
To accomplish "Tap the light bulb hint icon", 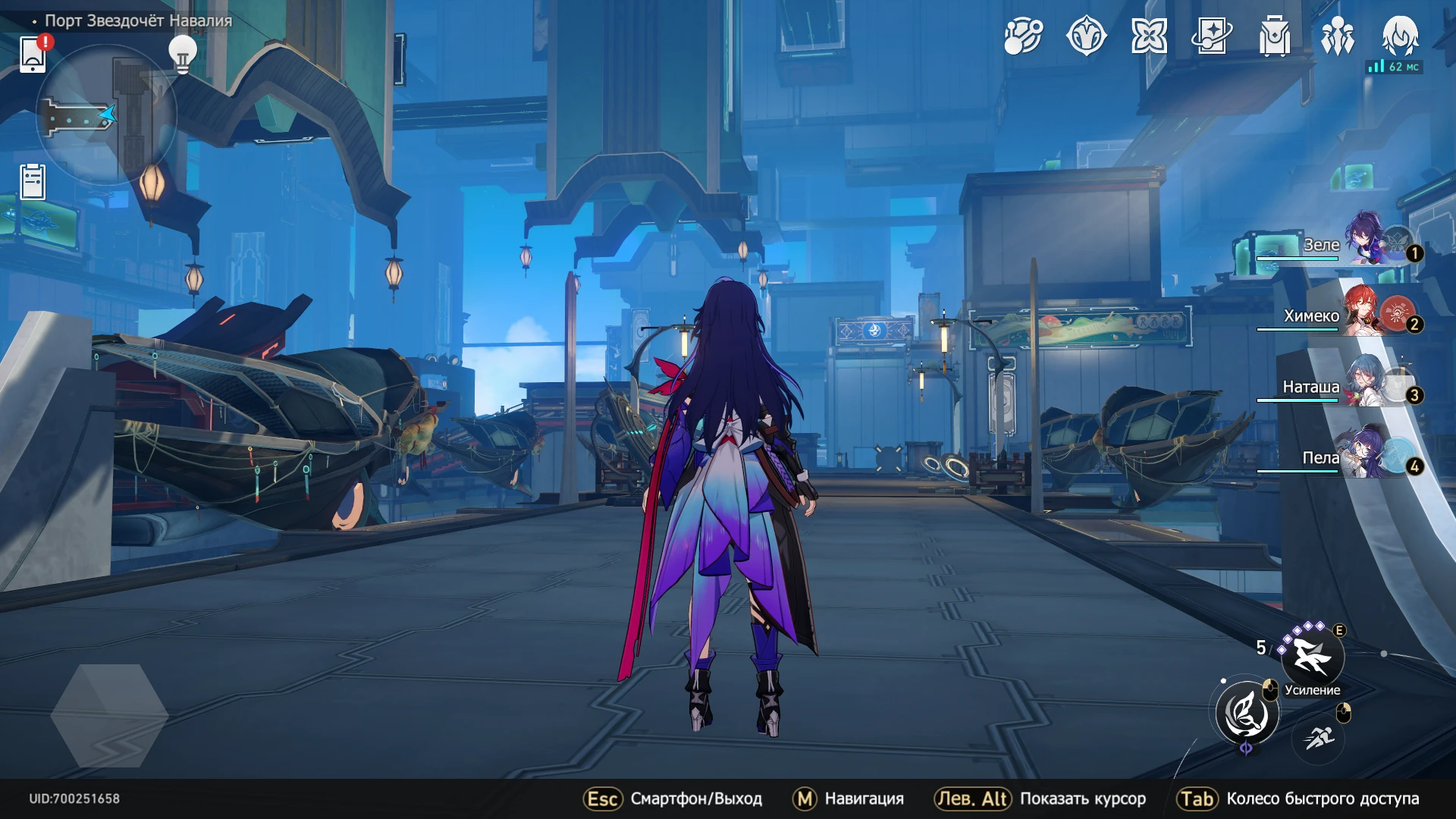I will (182, 55).
